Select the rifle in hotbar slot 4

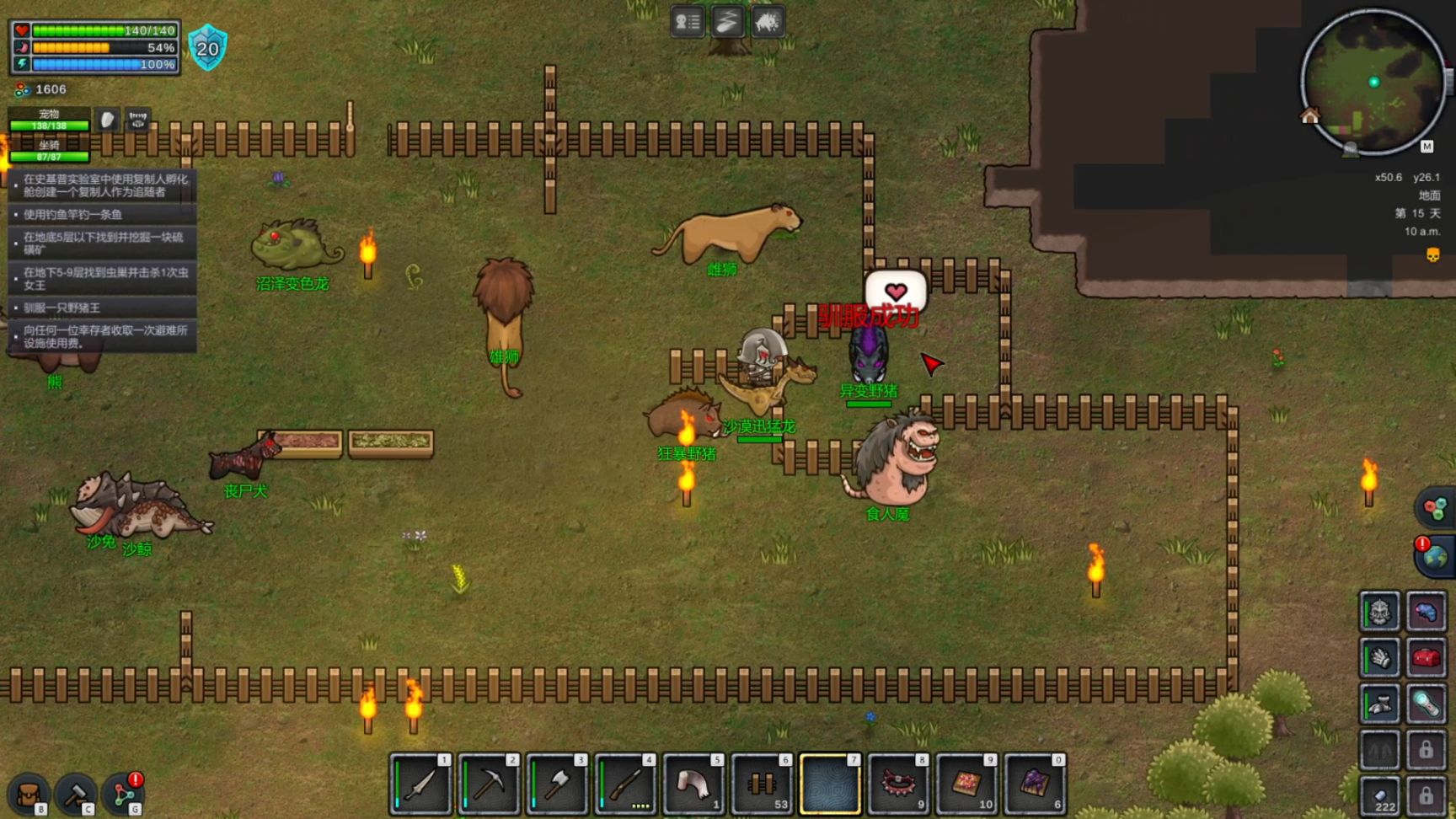click(625, 785)
